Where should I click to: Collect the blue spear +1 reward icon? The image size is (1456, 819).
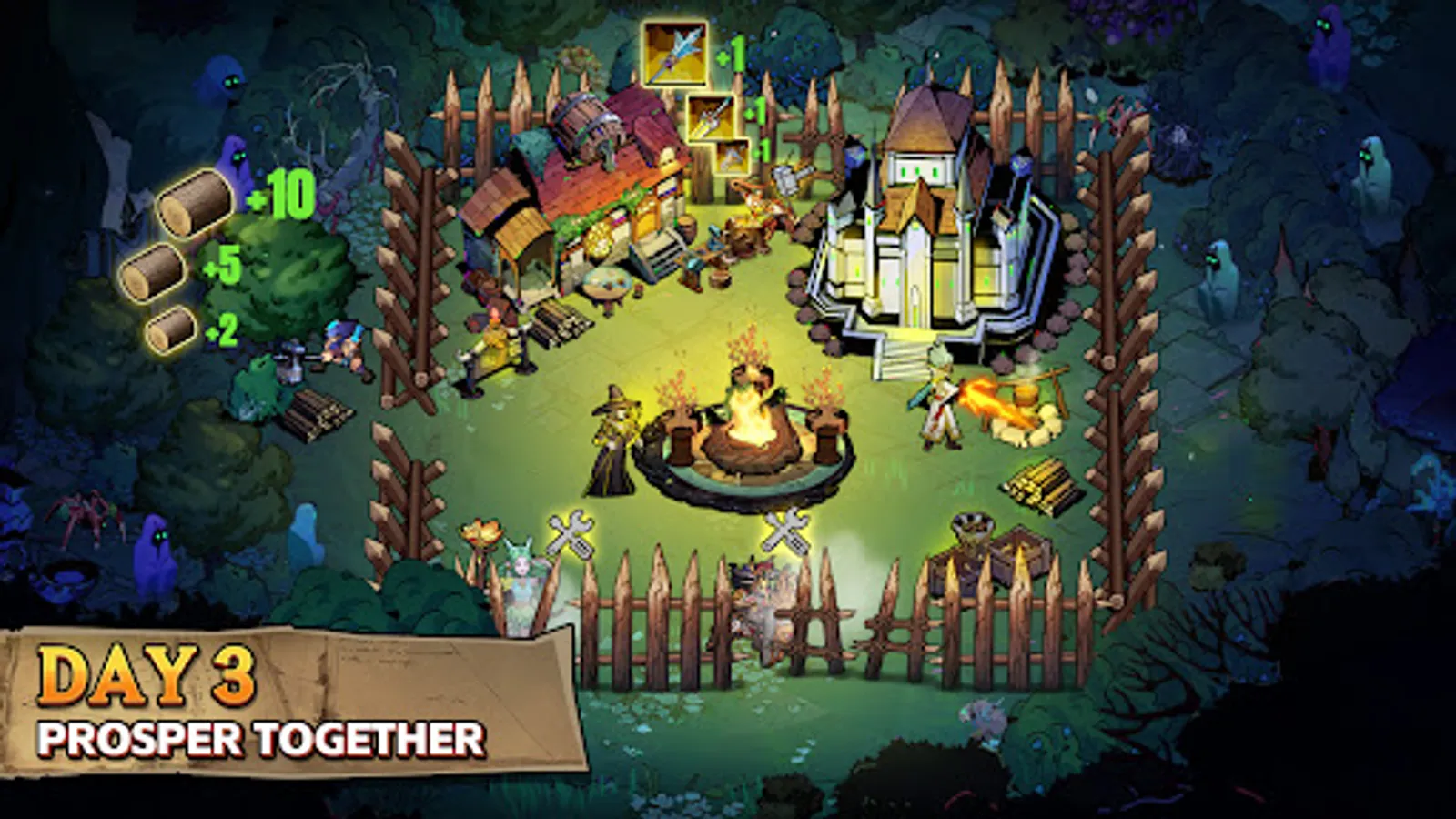point(673,55)
